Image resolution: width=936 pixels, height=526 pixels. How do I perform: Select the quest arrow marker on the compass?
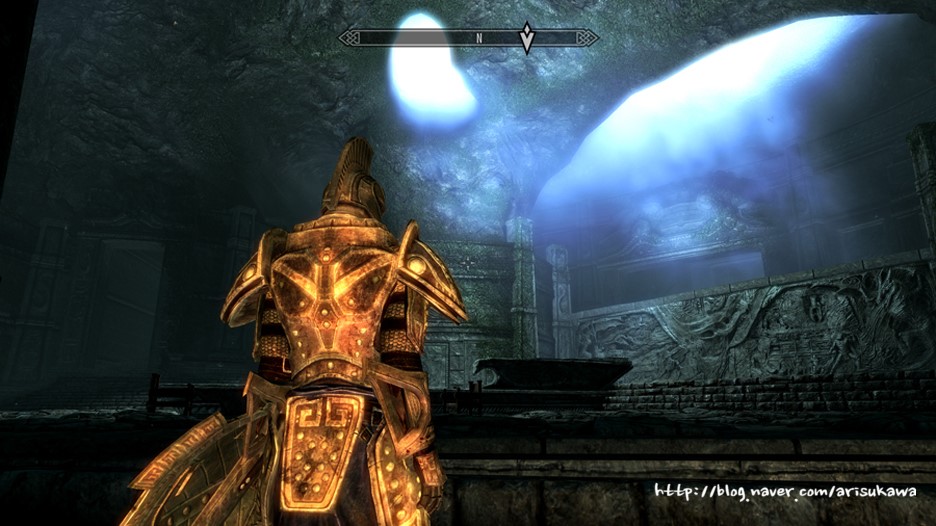(x=527, y=38)
